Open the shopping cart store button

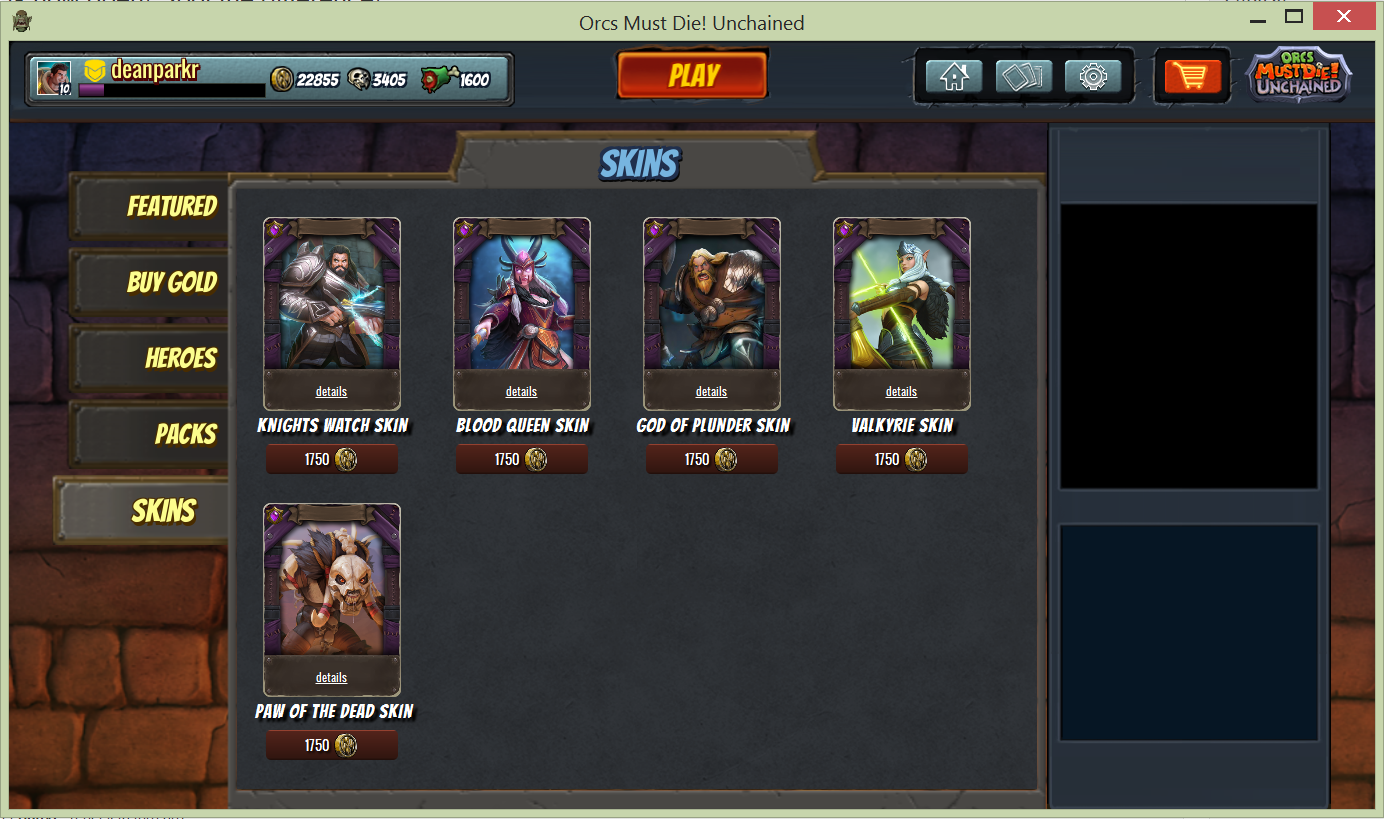[1192, 77]
